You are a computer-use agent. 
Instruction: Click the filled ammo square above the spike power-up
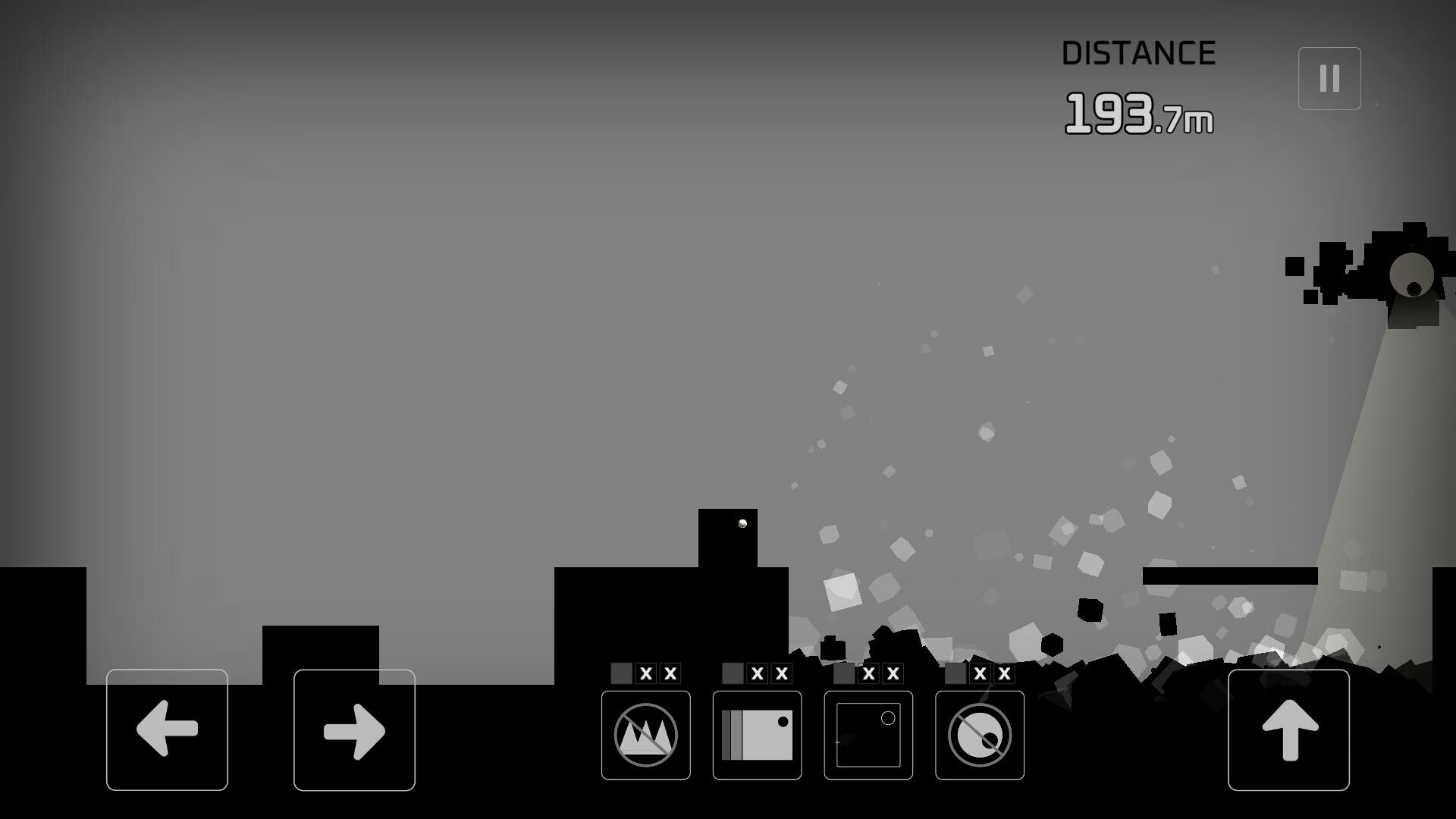[622, 673]
